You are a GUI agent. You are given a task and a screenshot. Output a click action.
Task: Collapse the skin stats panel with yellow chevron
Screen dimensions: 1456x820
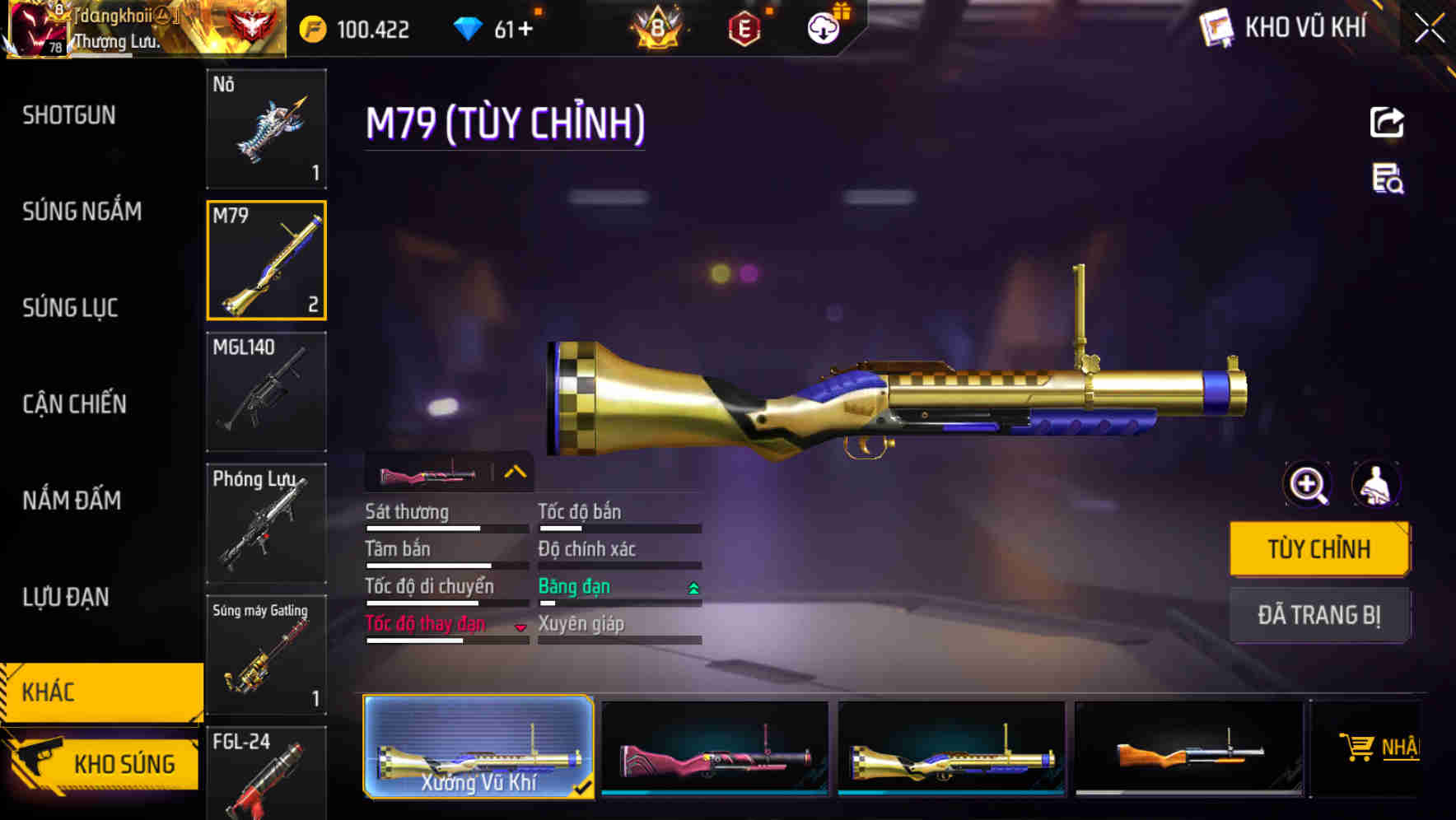516,470
